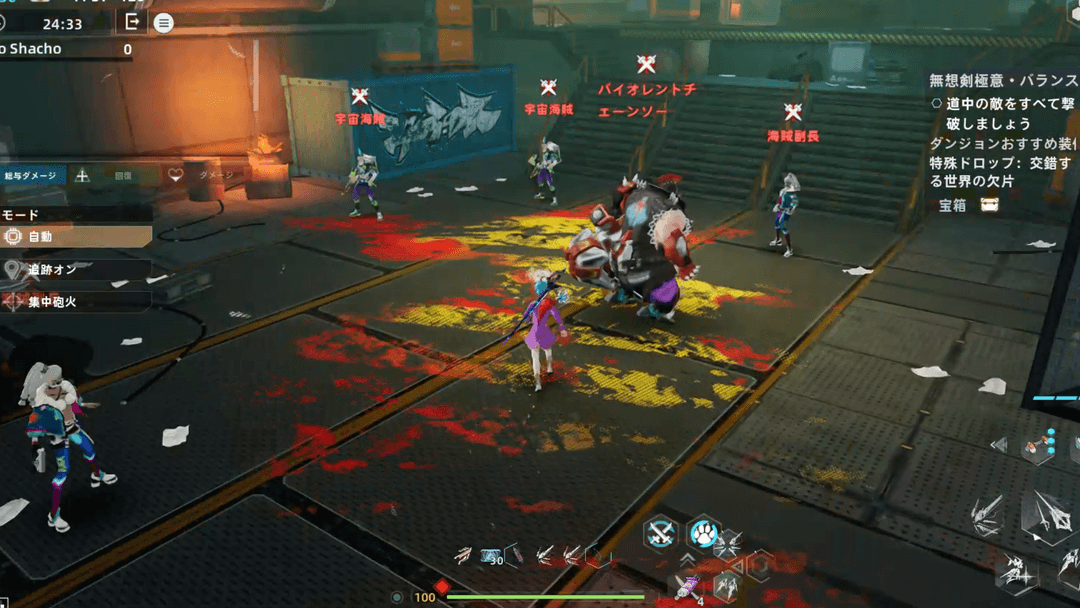1080x608 pixels.
Task: Choose the 集中砲火 focus fire option
Action: point(76,300)
